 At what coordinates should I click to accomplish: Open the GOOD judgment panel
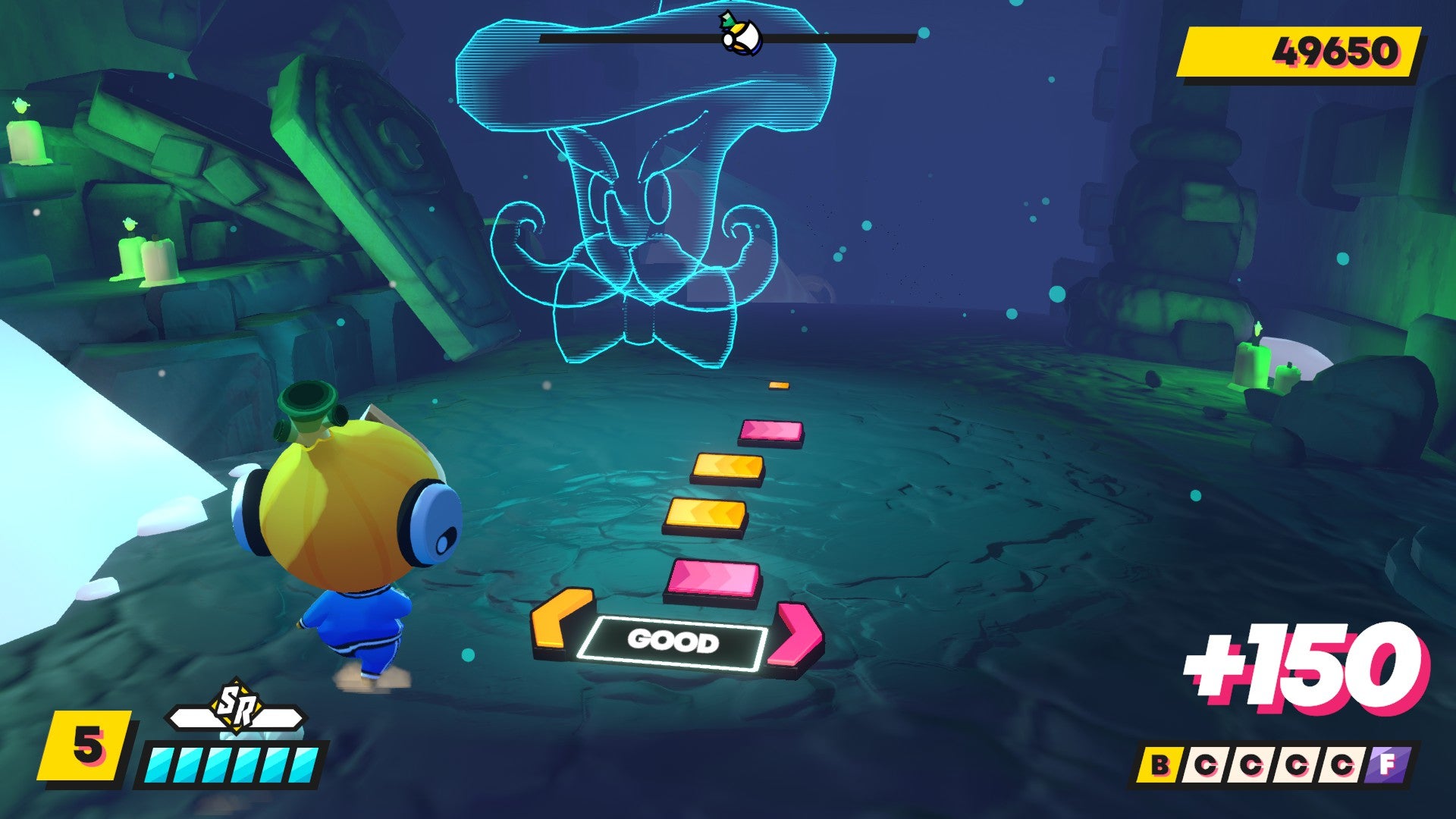pyautogui.click(x=673, y=642)
